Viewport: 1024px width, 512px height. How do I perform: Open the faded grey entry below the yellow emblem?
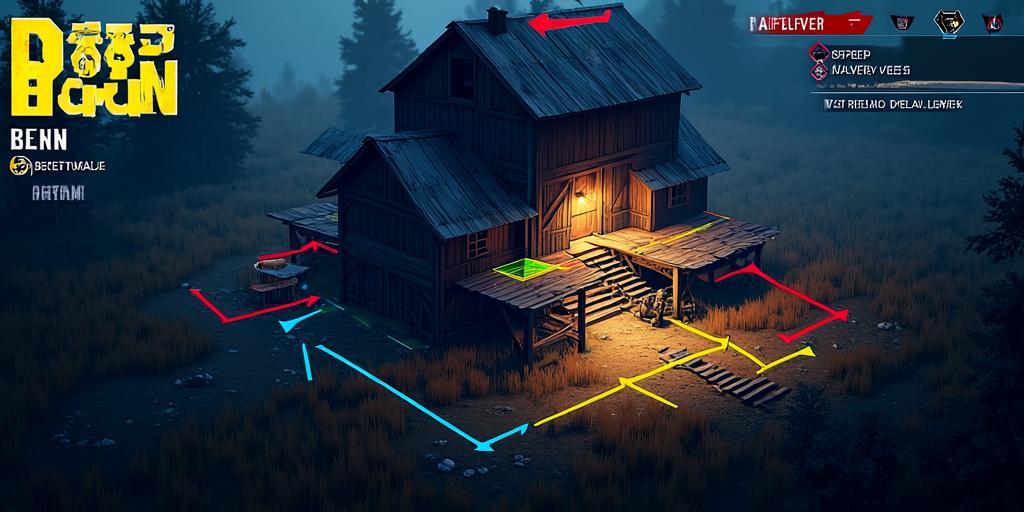tap(58, 193)
